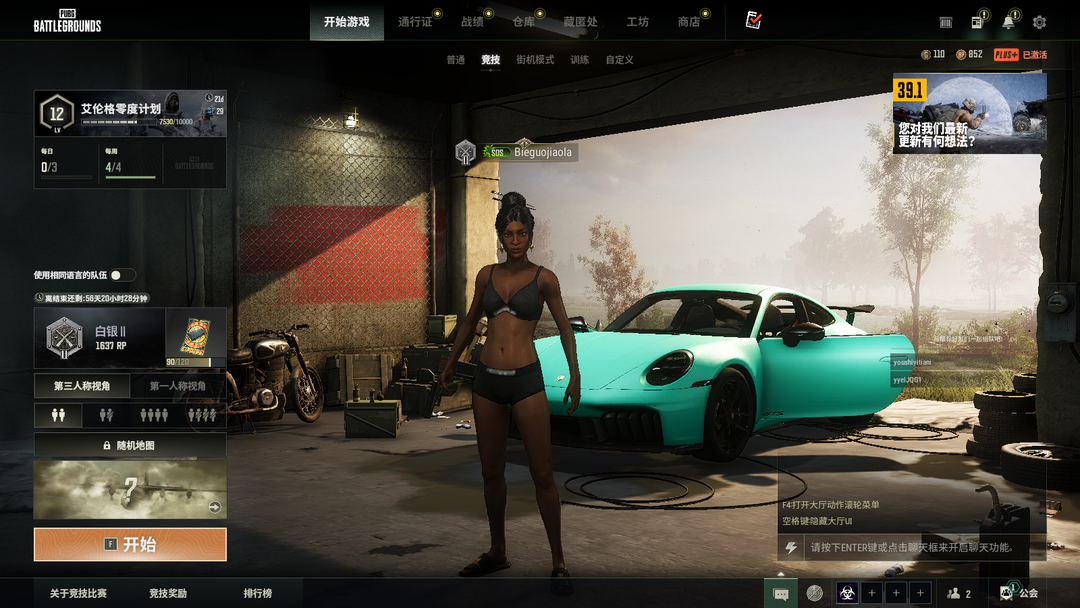The width and height of the screenshot is (1080, 608).
Task: Select the 普通 normal match mode
Action: [x=455, y=60]
